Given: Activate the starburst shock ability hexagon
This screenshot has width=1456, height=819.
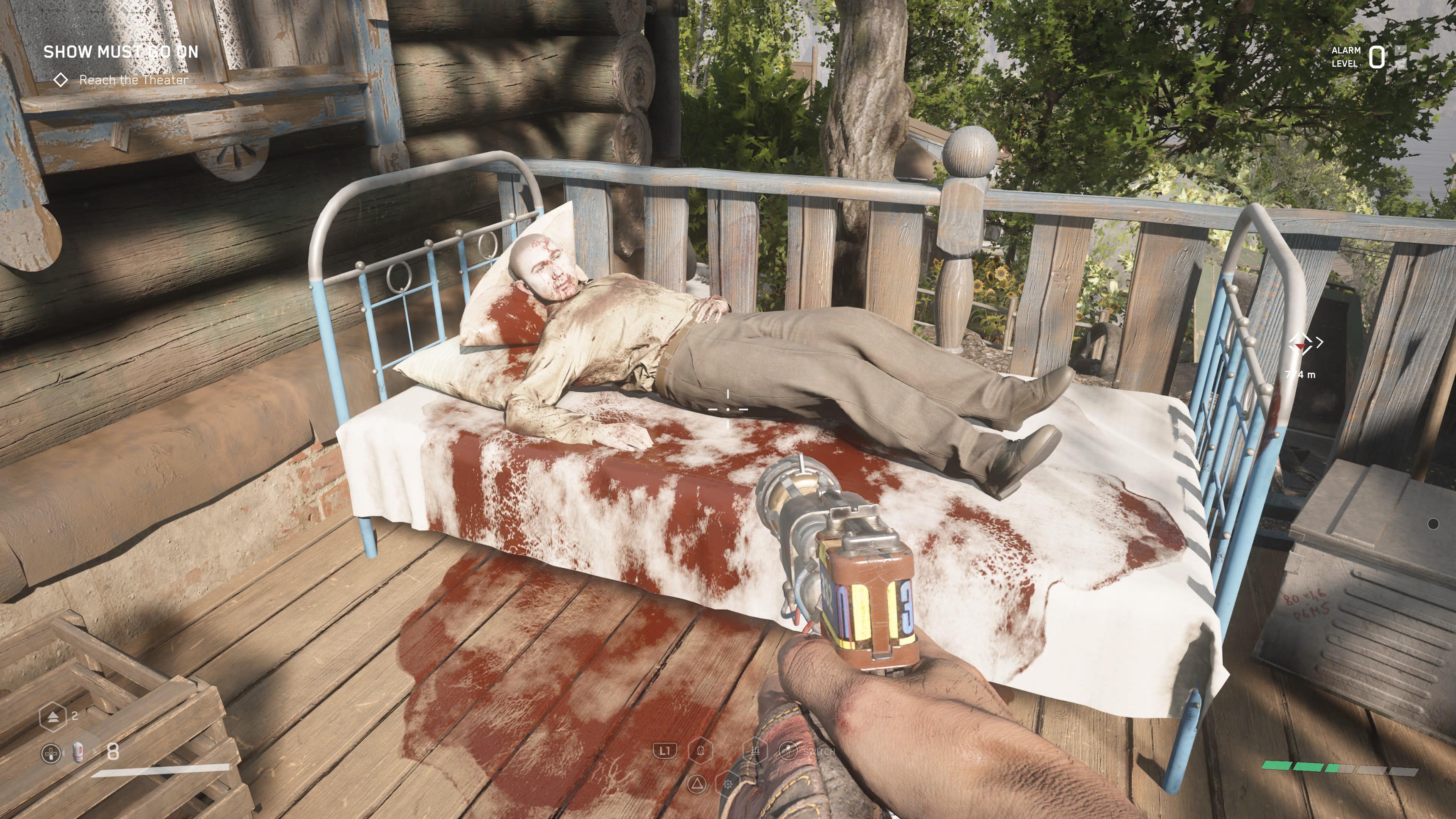Looking at the screenshot, I should coord(728,784).
